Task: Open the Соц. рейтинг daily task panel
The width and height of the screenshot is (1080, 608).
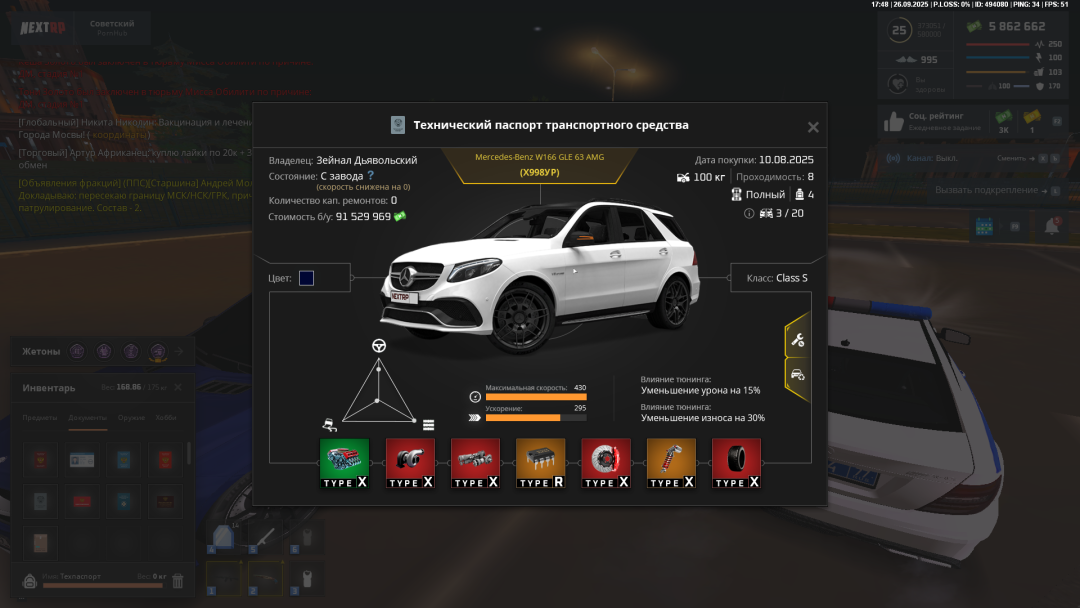Action: (930, 121)
